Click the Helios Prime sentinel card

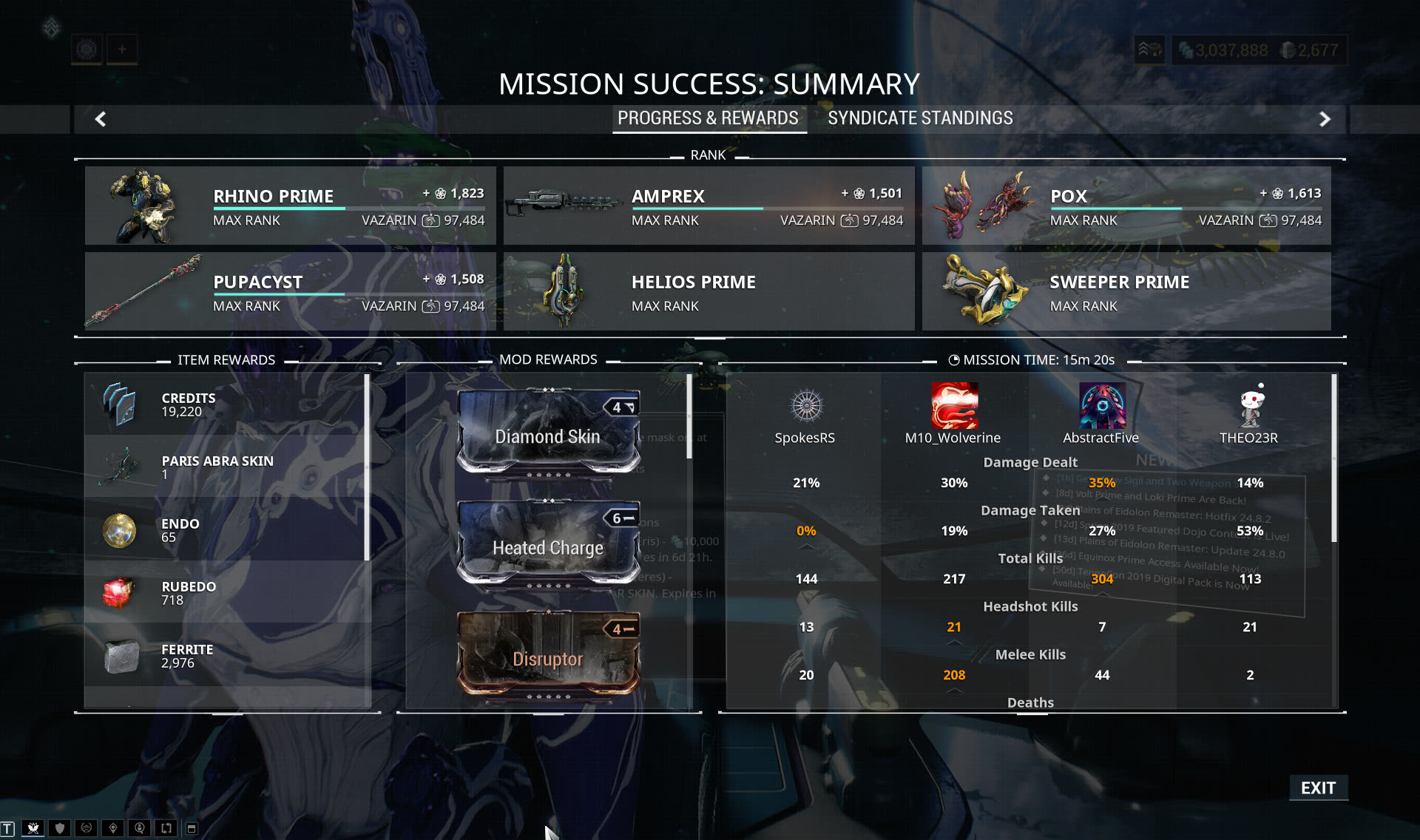pyautogui.click(x=709, y=291)
